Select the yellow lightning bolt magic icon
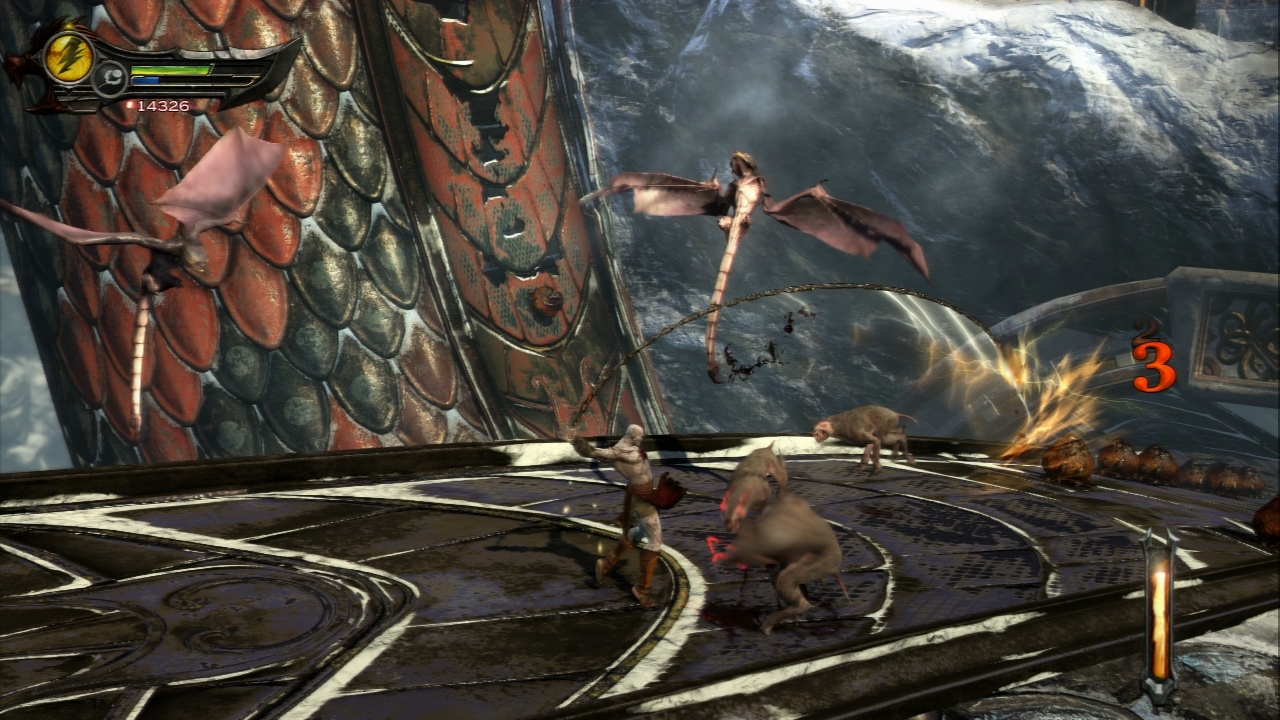Viewport: 1280px width, 720px height. tap(69, 57)
